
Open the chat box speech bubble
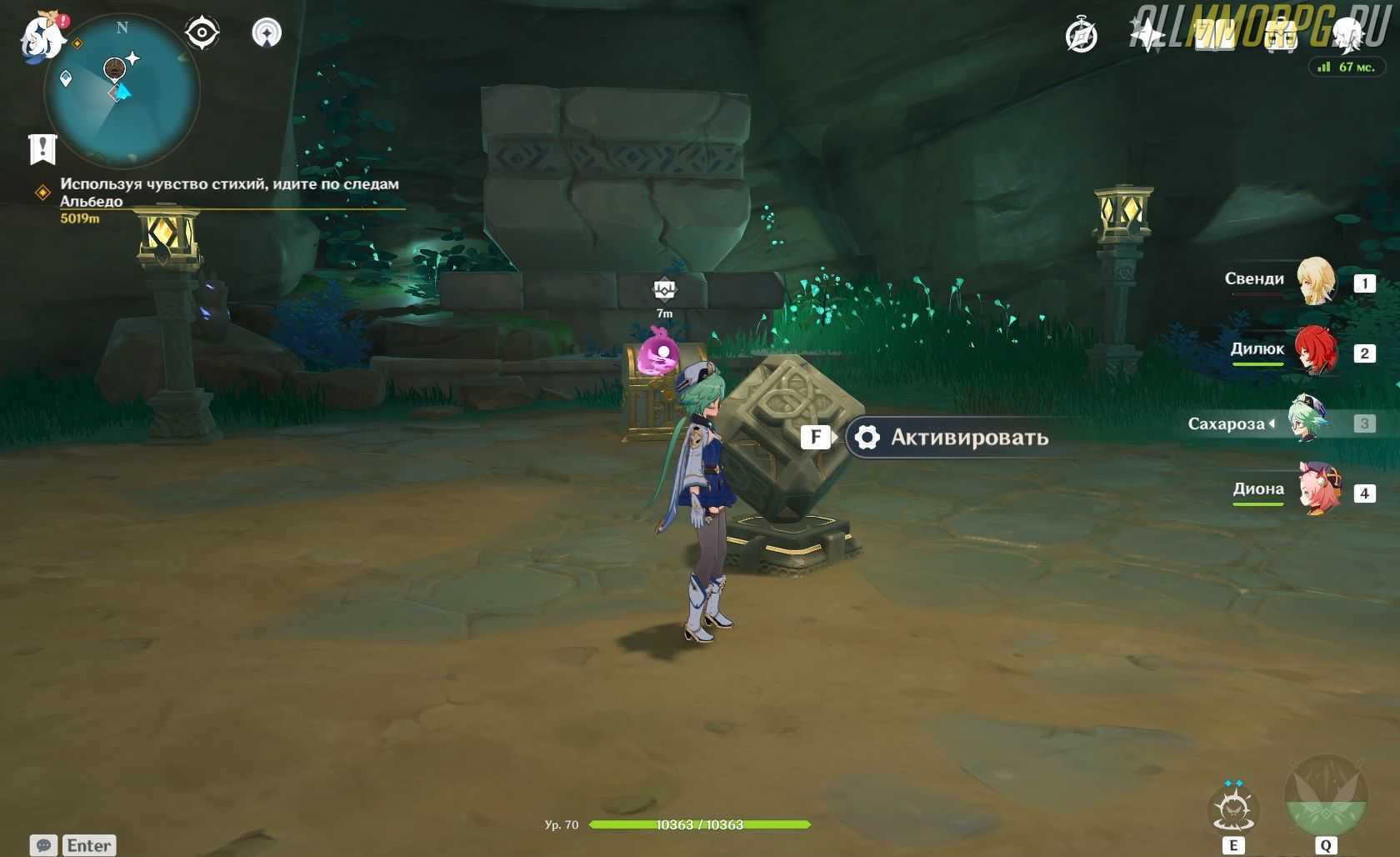tap(44, 845)
